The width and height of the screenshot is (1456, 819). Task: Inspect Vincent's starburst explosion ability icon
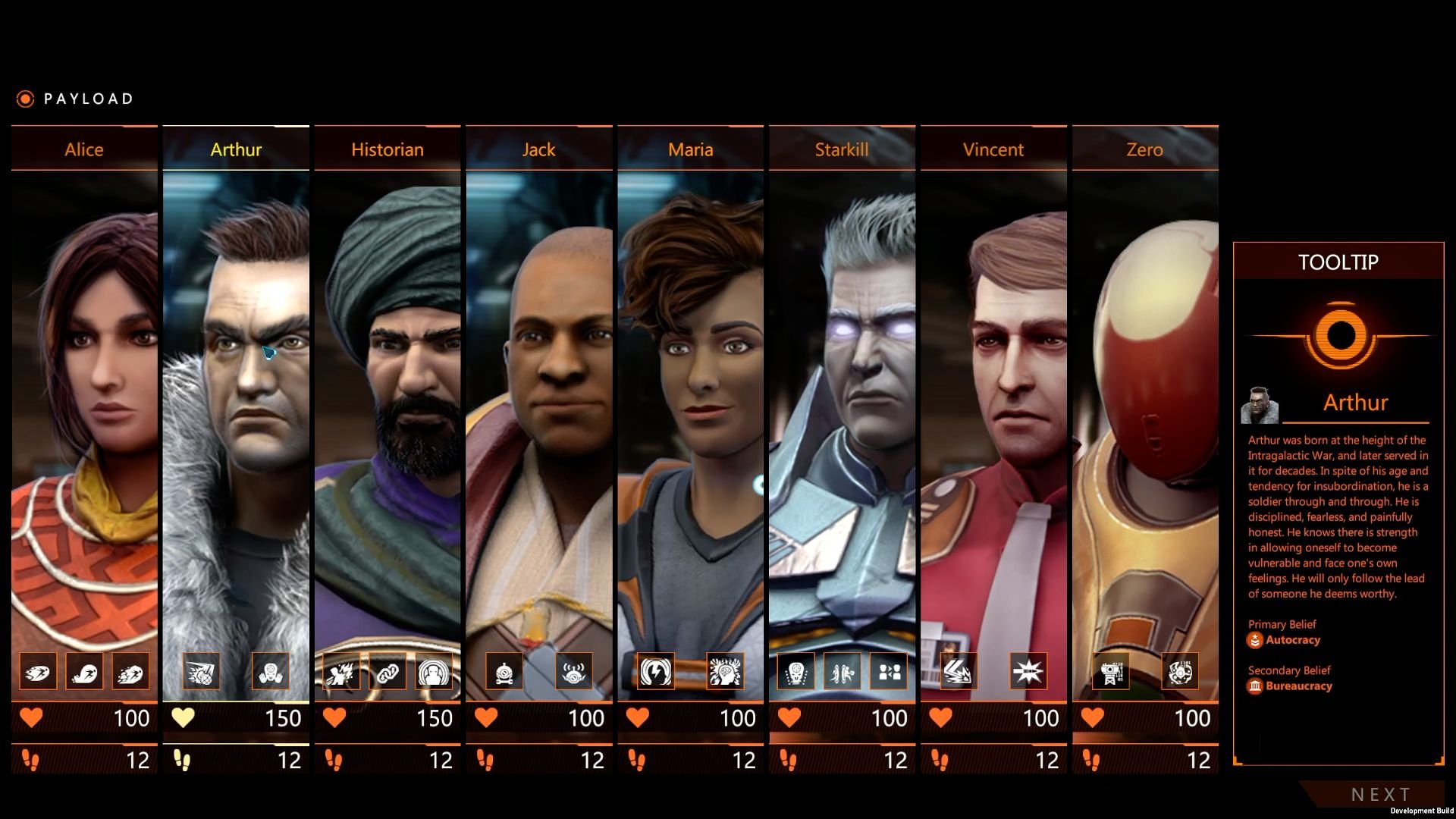(x=1028, y=672)
